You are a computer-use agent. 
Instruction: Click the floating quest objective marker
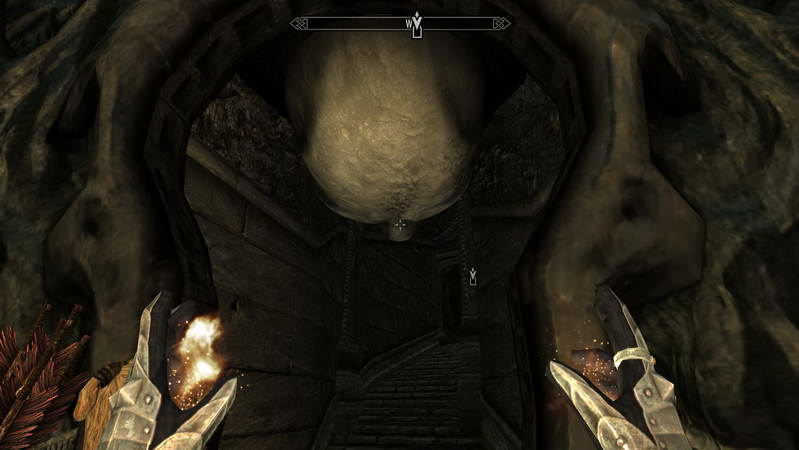tap(472, 276)
